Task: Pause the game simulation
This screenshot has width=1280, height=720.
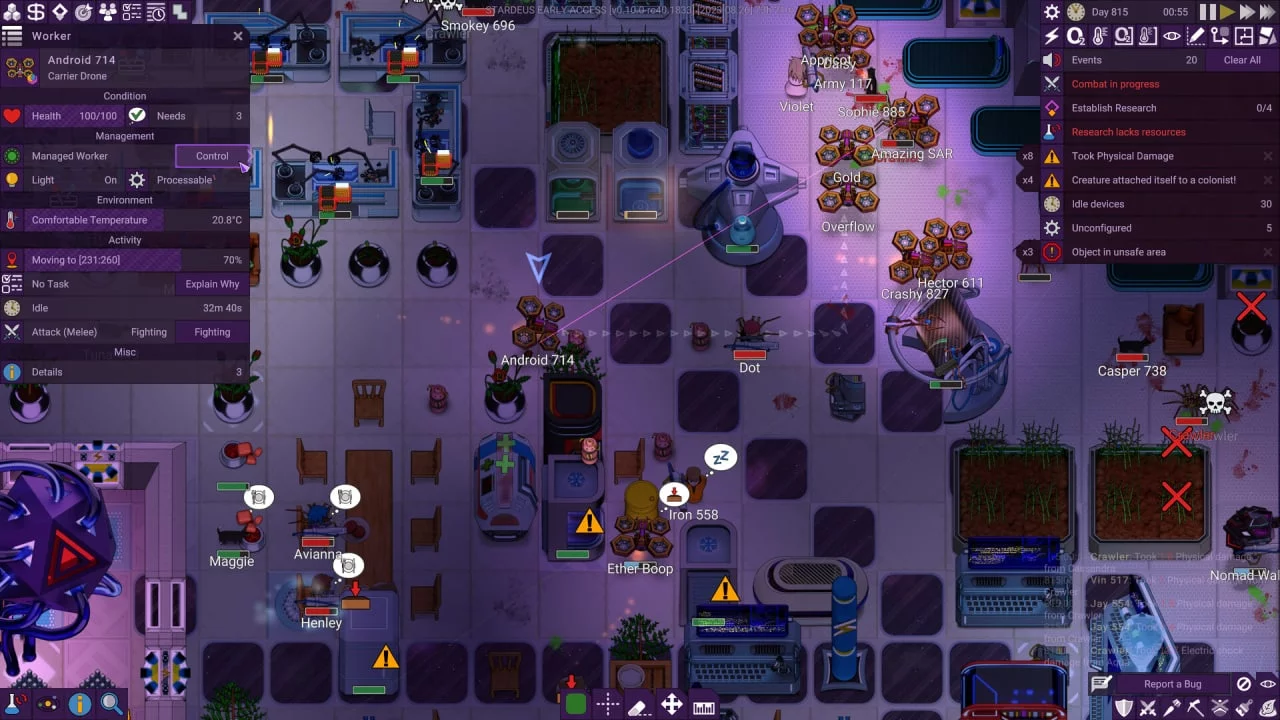Action: click(x=1208, y=12)
